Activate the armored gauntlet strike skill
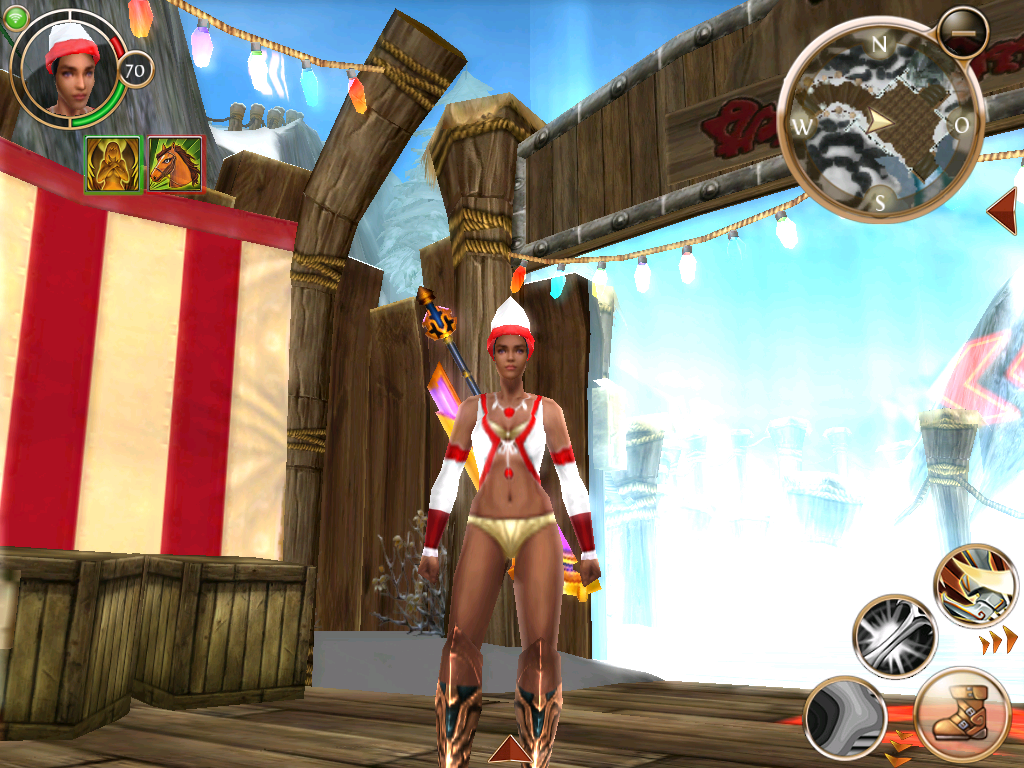The image size is (1024, 768). (975, 587)
